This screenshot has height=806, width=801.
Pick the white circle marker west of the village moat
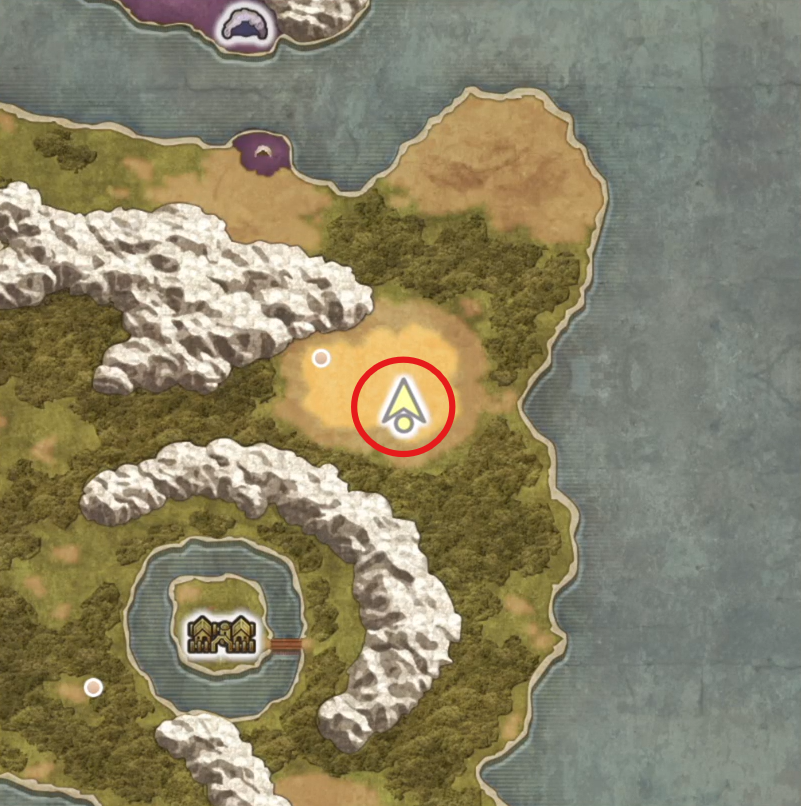pyautogui.click(x=93, y=687)
